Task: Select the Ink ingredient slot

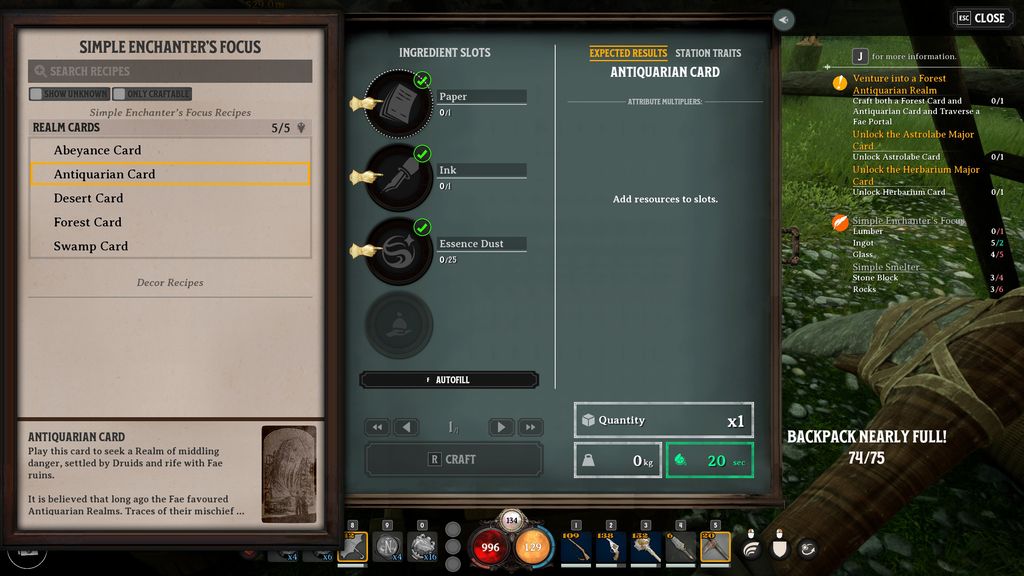Action: click(x=398, y=177)
